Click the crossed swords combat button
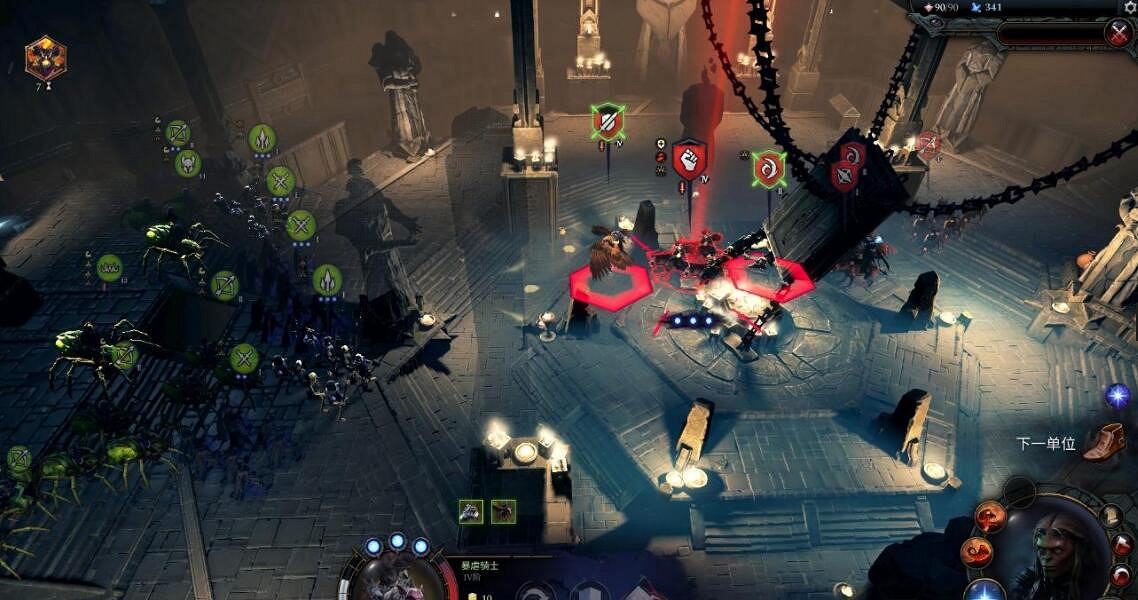 coord(1118,33)
